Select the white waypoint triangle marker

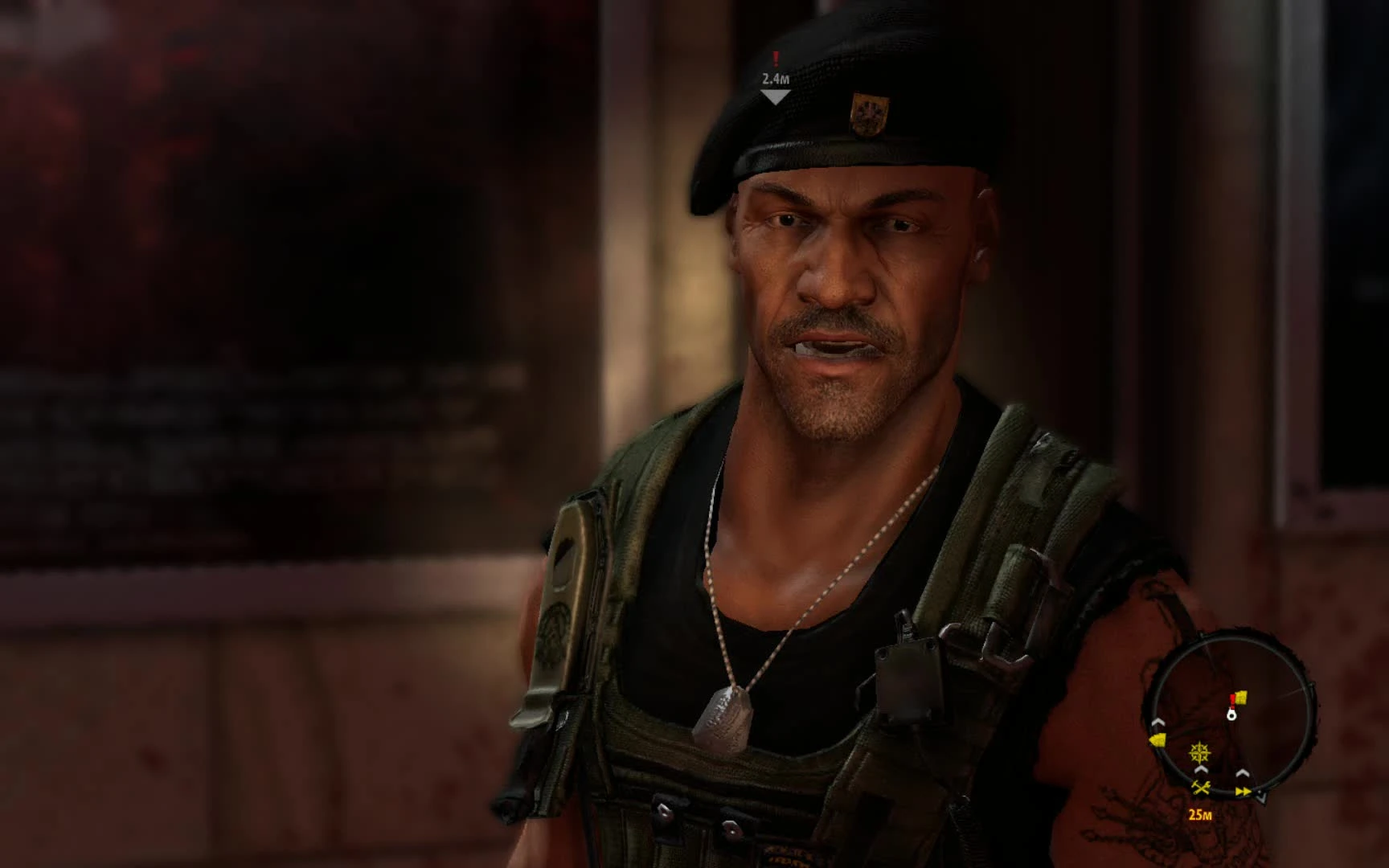click(776, 96)
